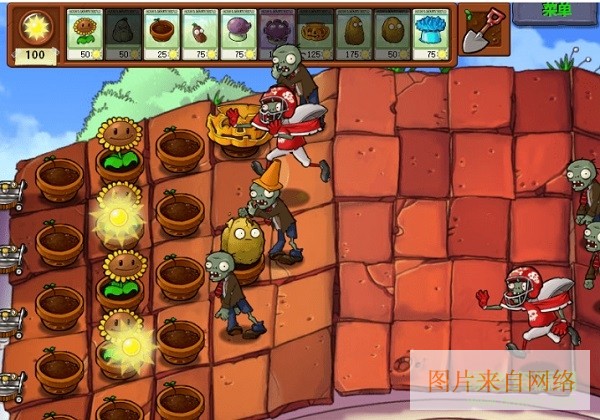600x420 pixels.
Task: Select the blue Ice-shroom seed packet
Action: 430,32
